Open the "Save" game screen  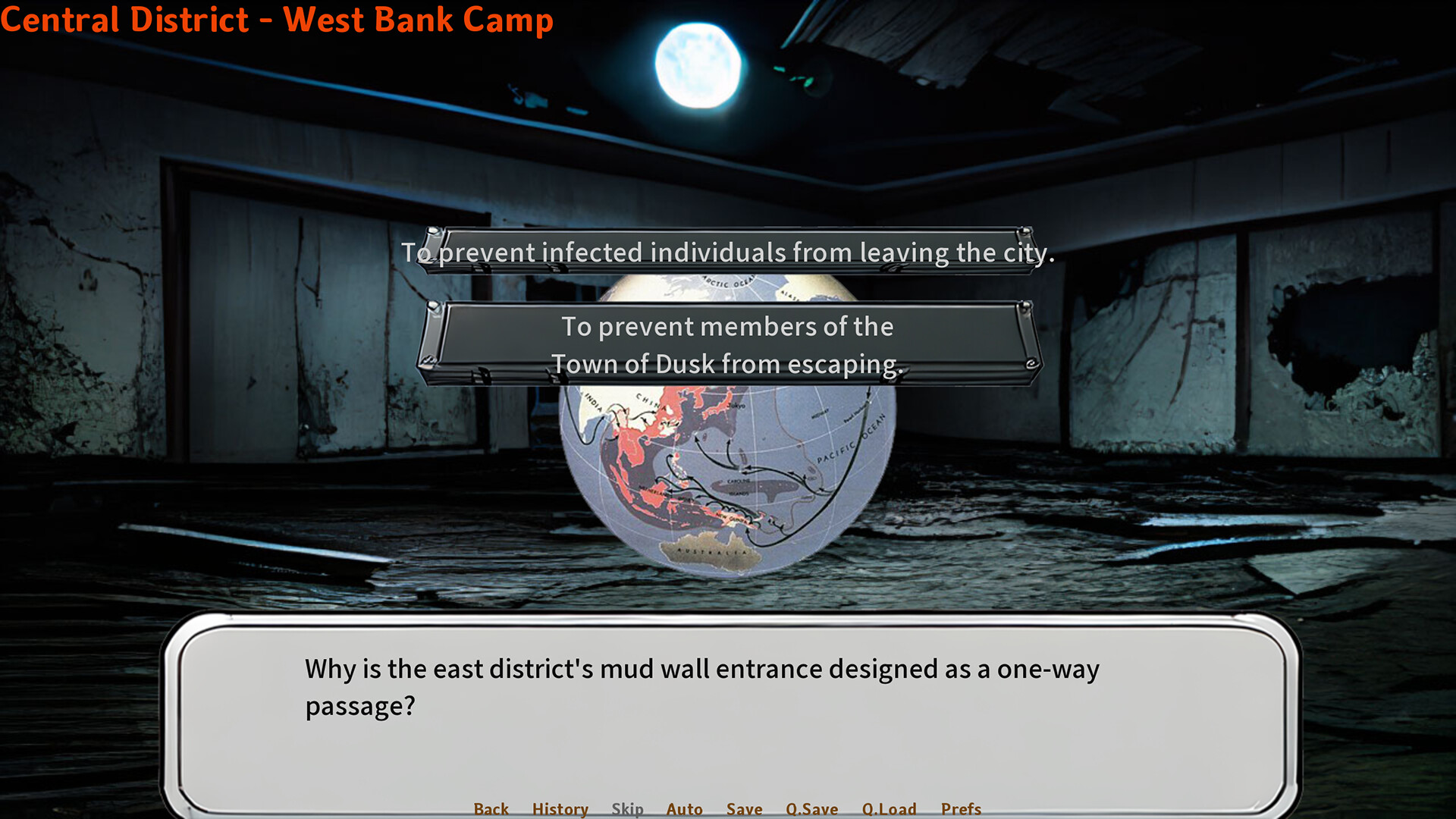click(743, 808)
